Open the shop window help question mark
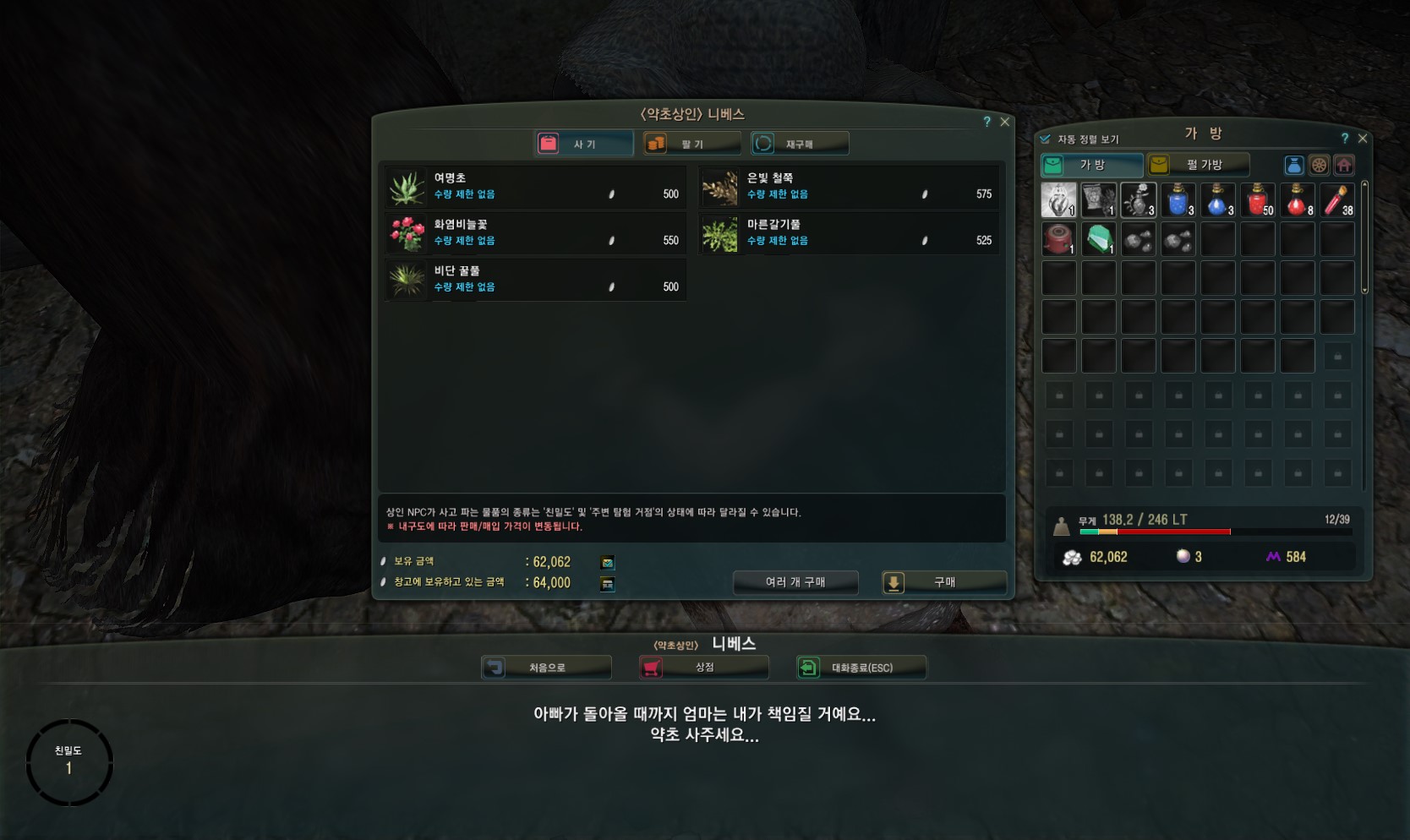Viewport: 1410px width, 840px height. click(986, 122)
